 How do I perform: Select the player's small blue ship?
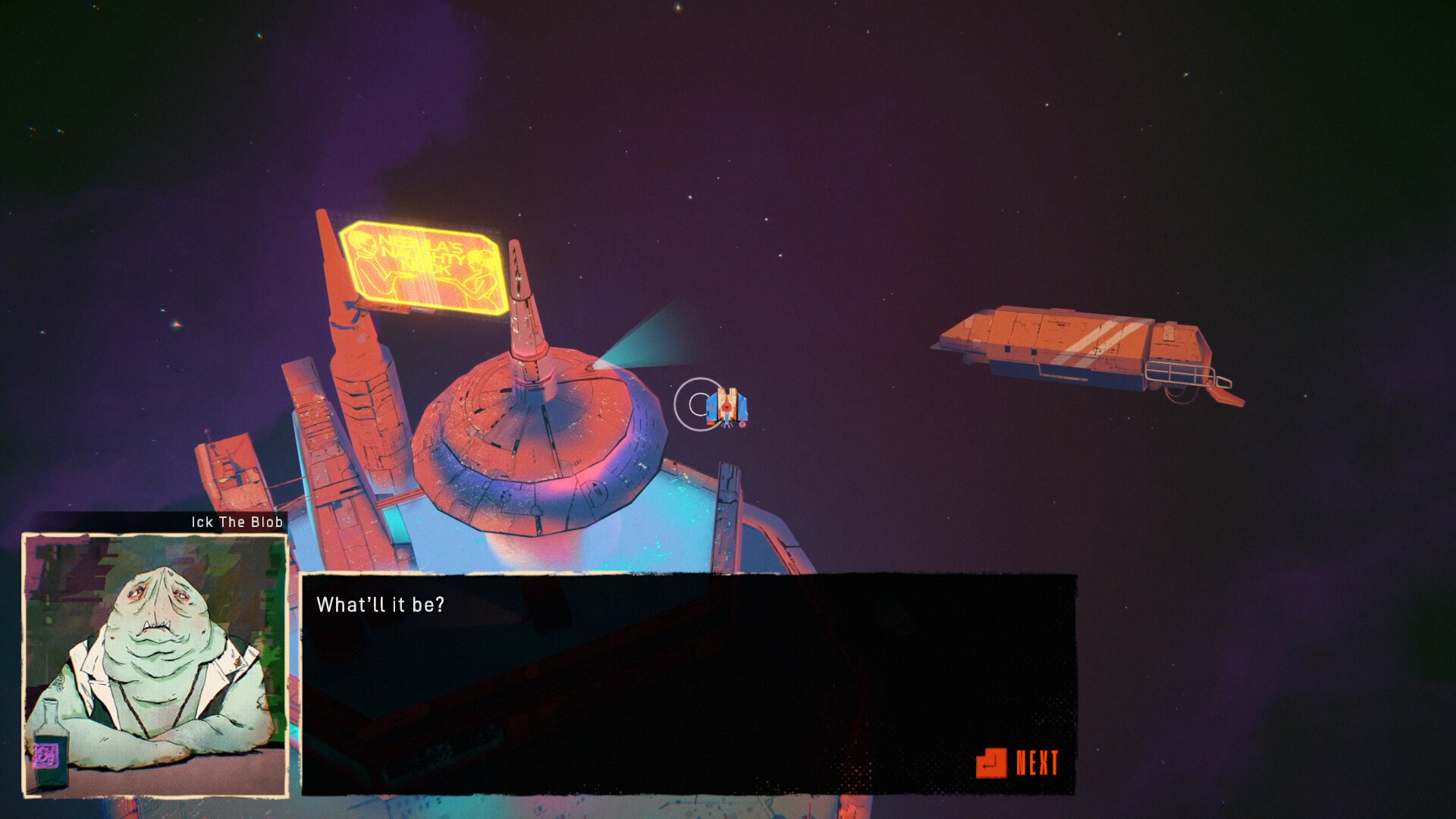[726, 408]
